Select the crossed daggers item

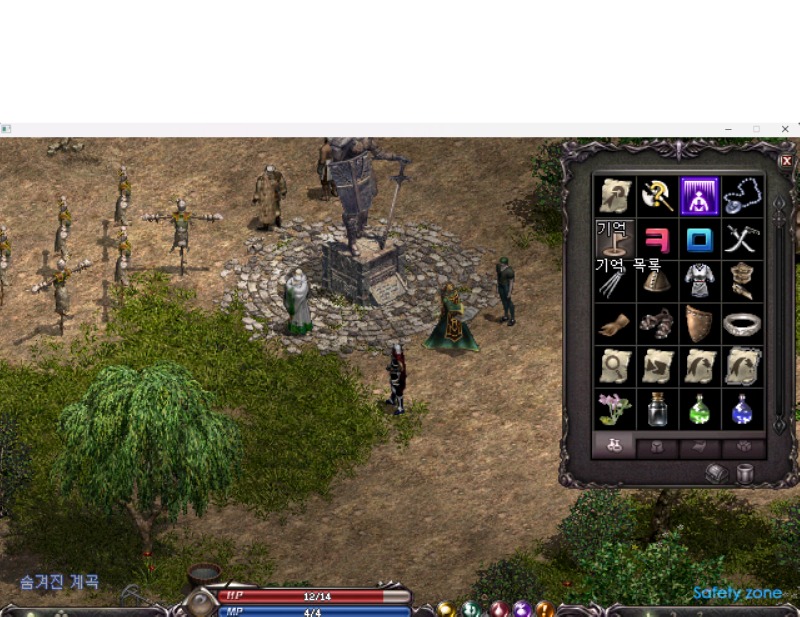point(742,239)
